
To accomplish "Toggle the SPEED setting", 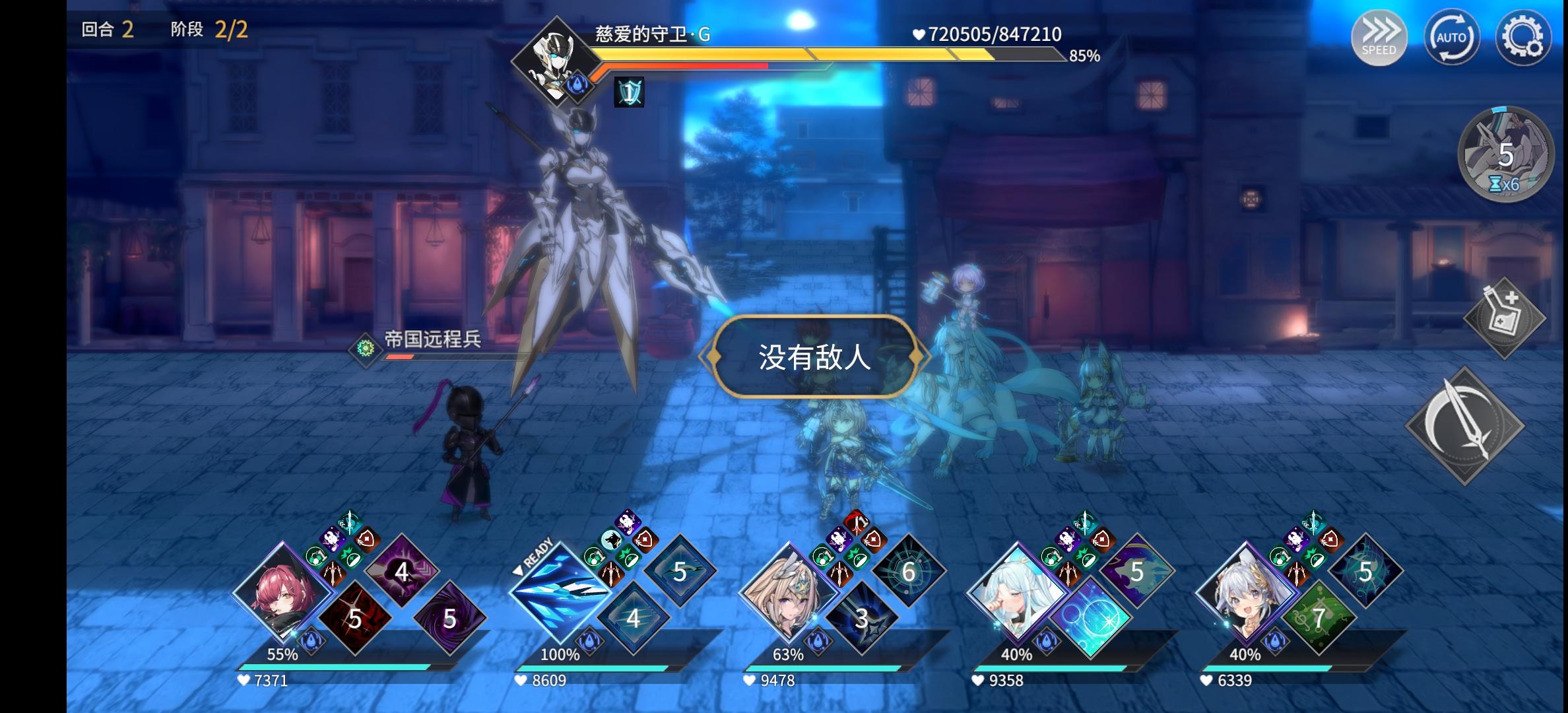I will click(x=1379, y=36).
